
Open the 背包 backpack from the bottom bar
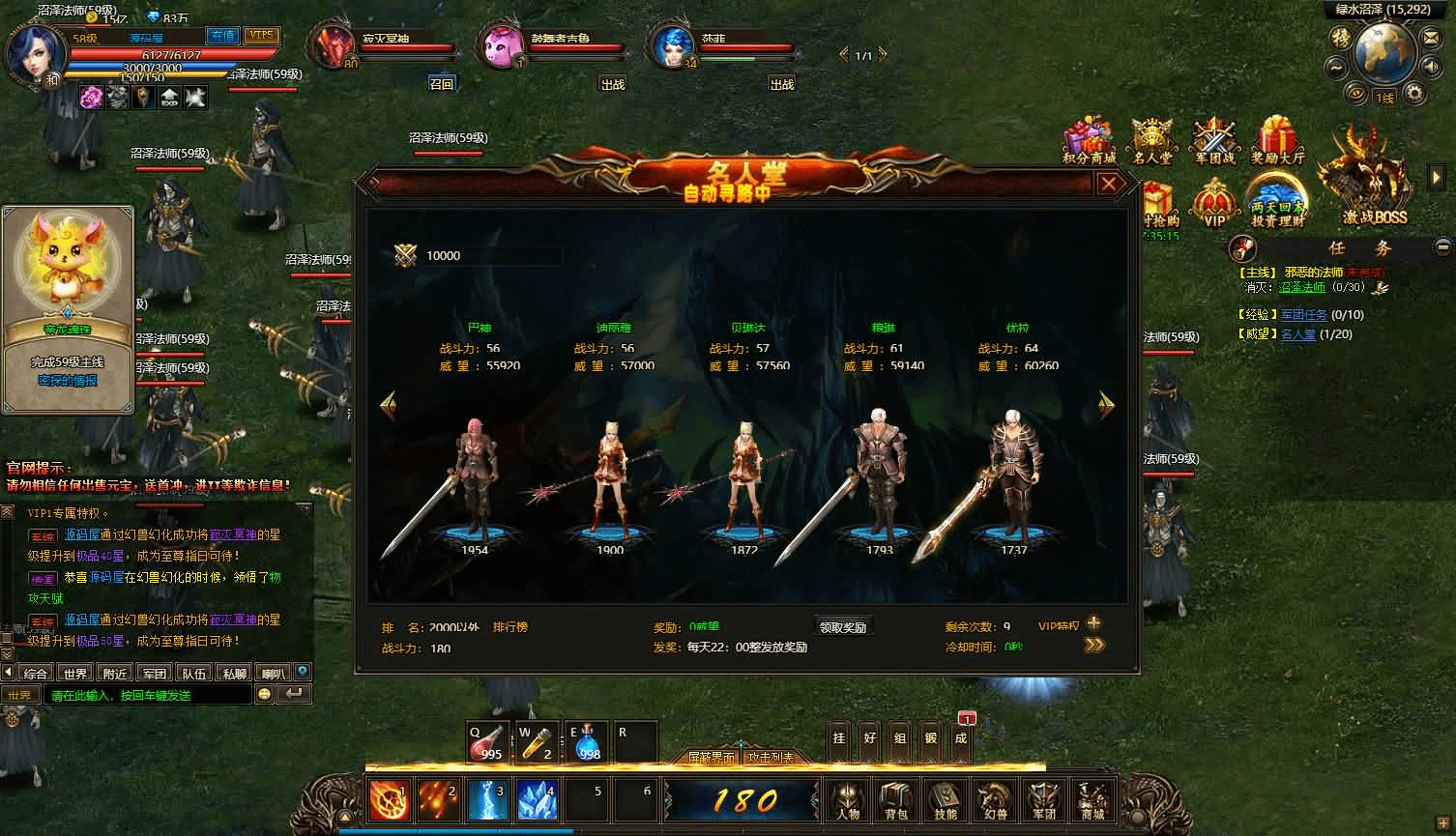[x=896, y=800]
